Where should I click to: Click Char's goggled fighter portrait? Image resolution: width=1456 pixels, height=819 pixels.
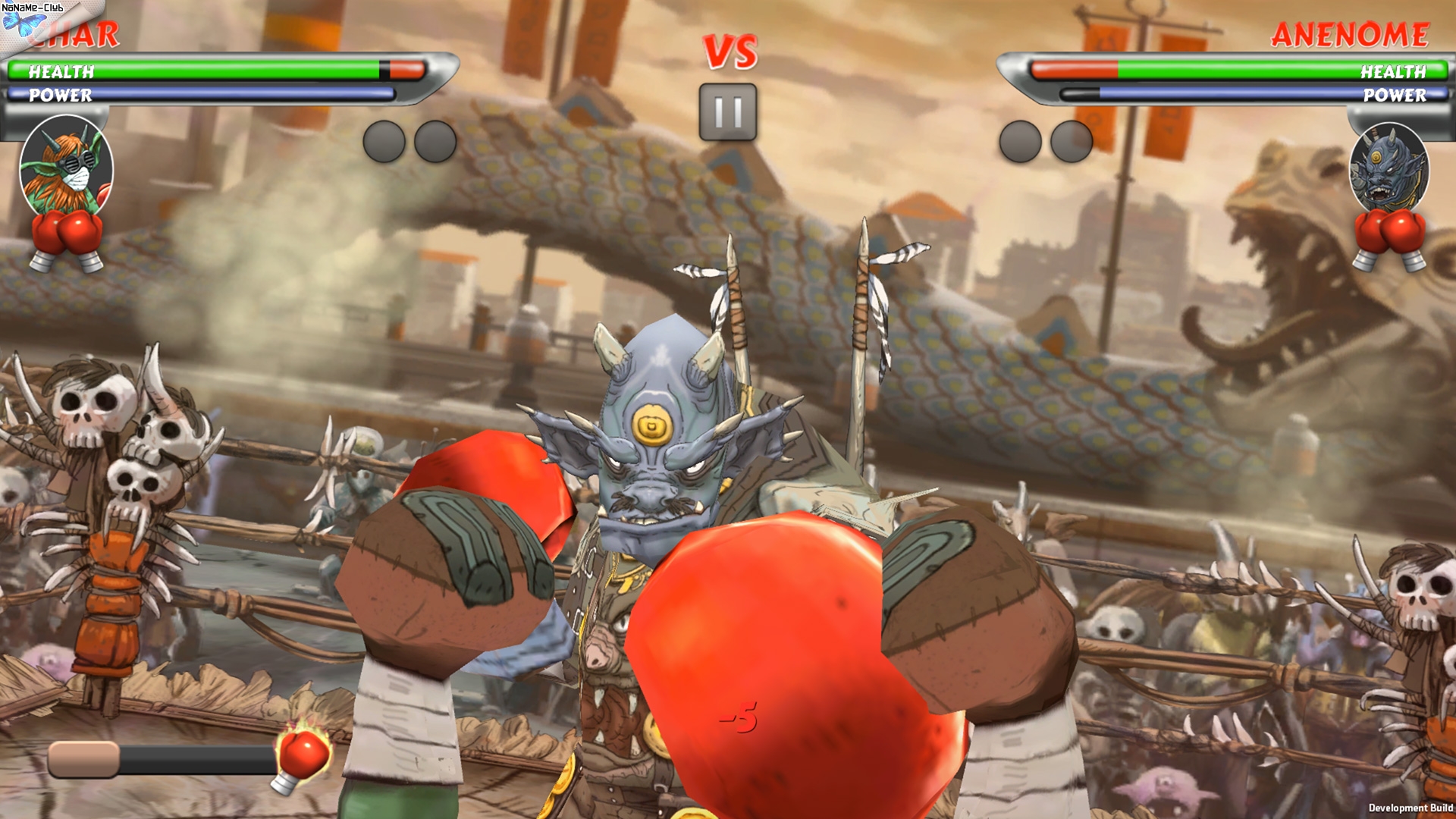click(x=66, y=165)
